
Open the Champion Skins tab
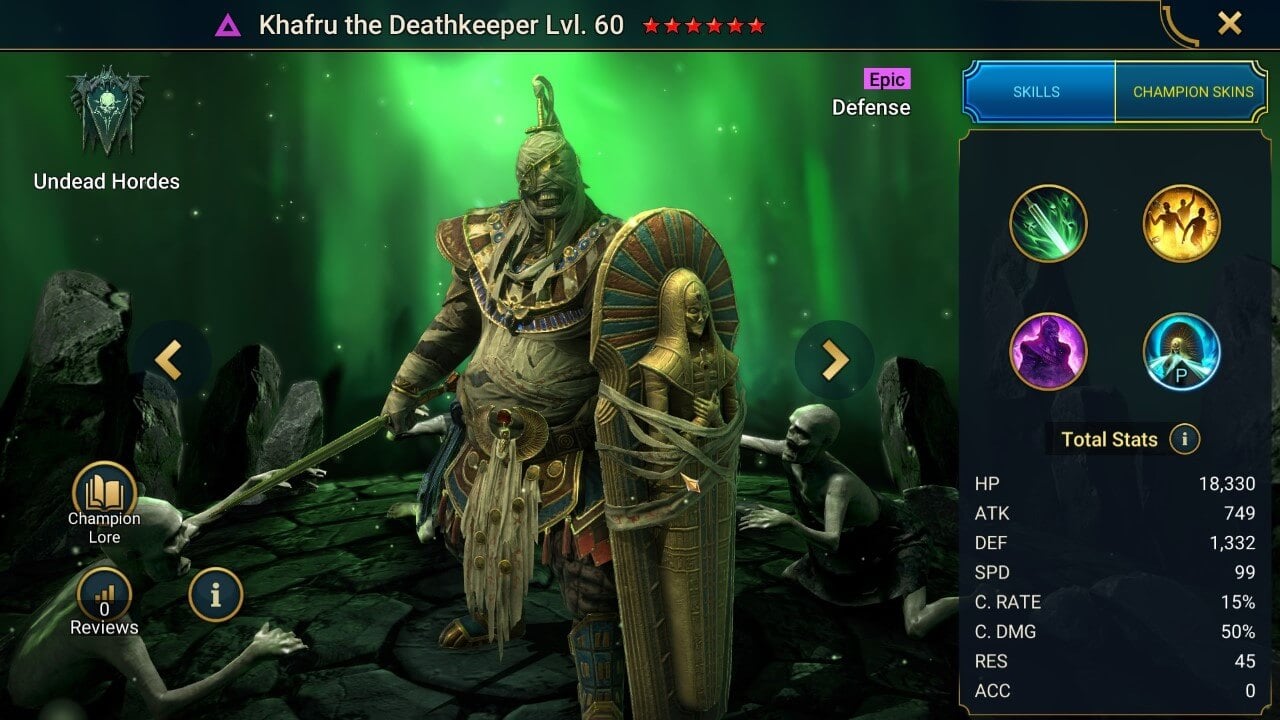coord(1192,92)
